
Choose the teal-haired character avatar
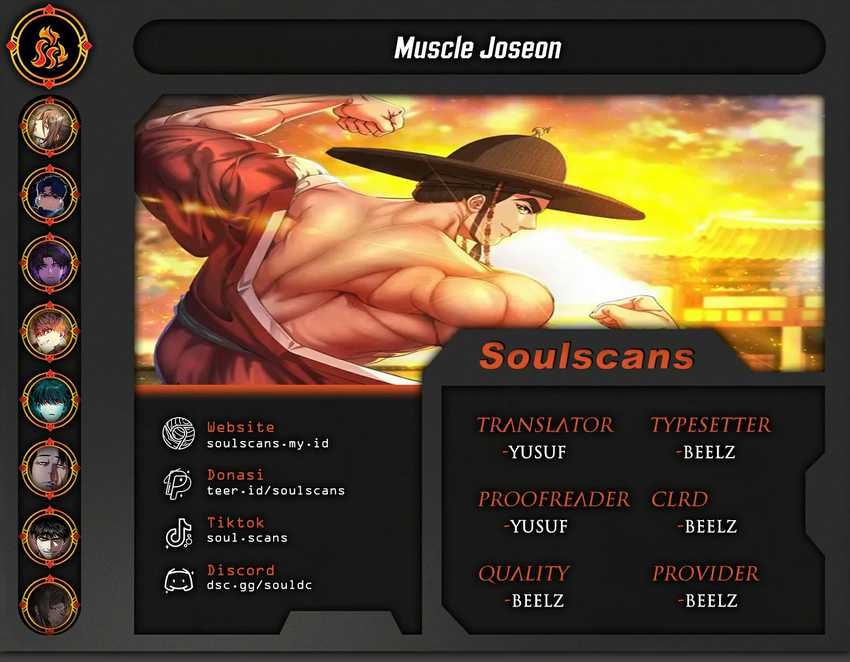pyautogui.click(x=49, y=399)
